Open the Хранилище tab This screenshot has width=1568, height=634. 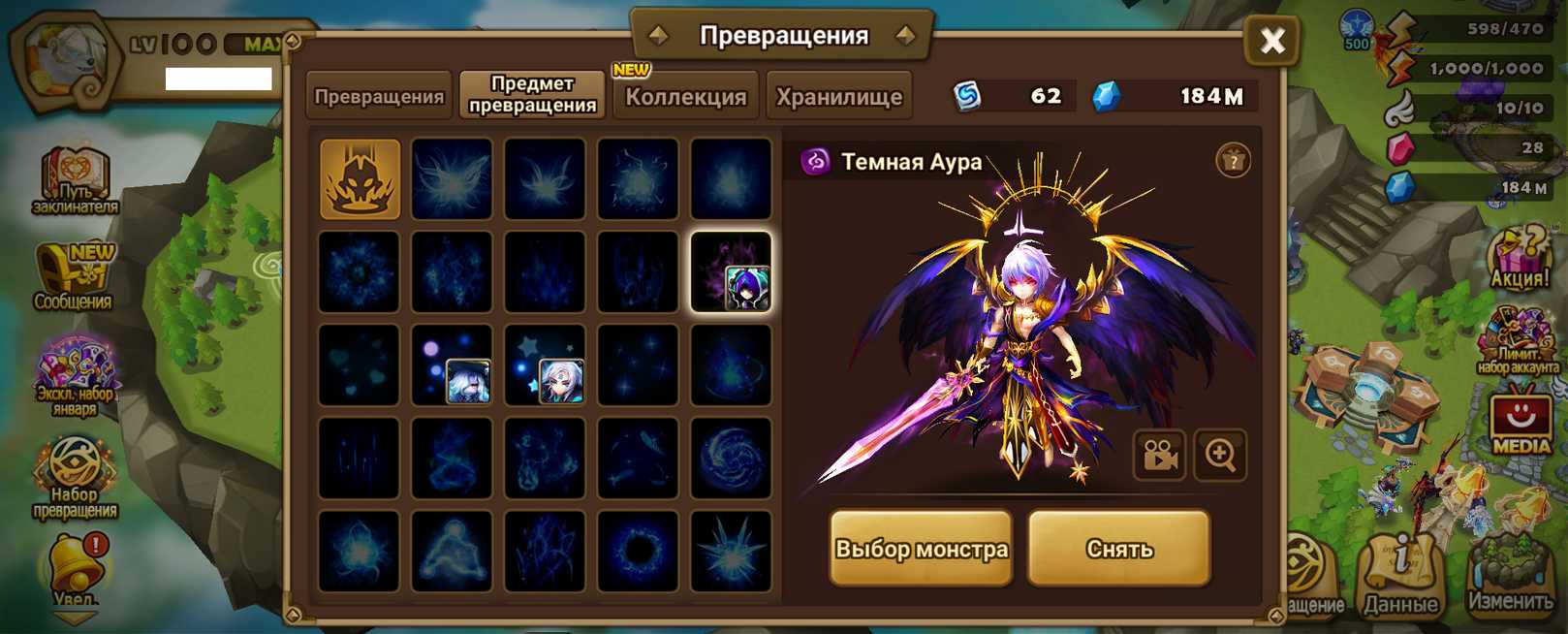click(x=838, y=96)
